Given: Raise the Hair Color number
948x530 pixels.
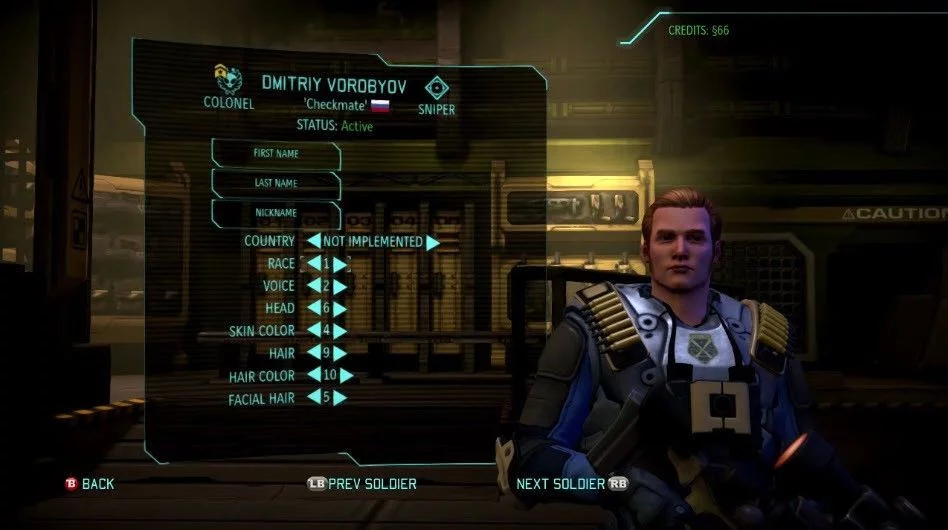Looking at the screenshot, I should click(346, 376).
